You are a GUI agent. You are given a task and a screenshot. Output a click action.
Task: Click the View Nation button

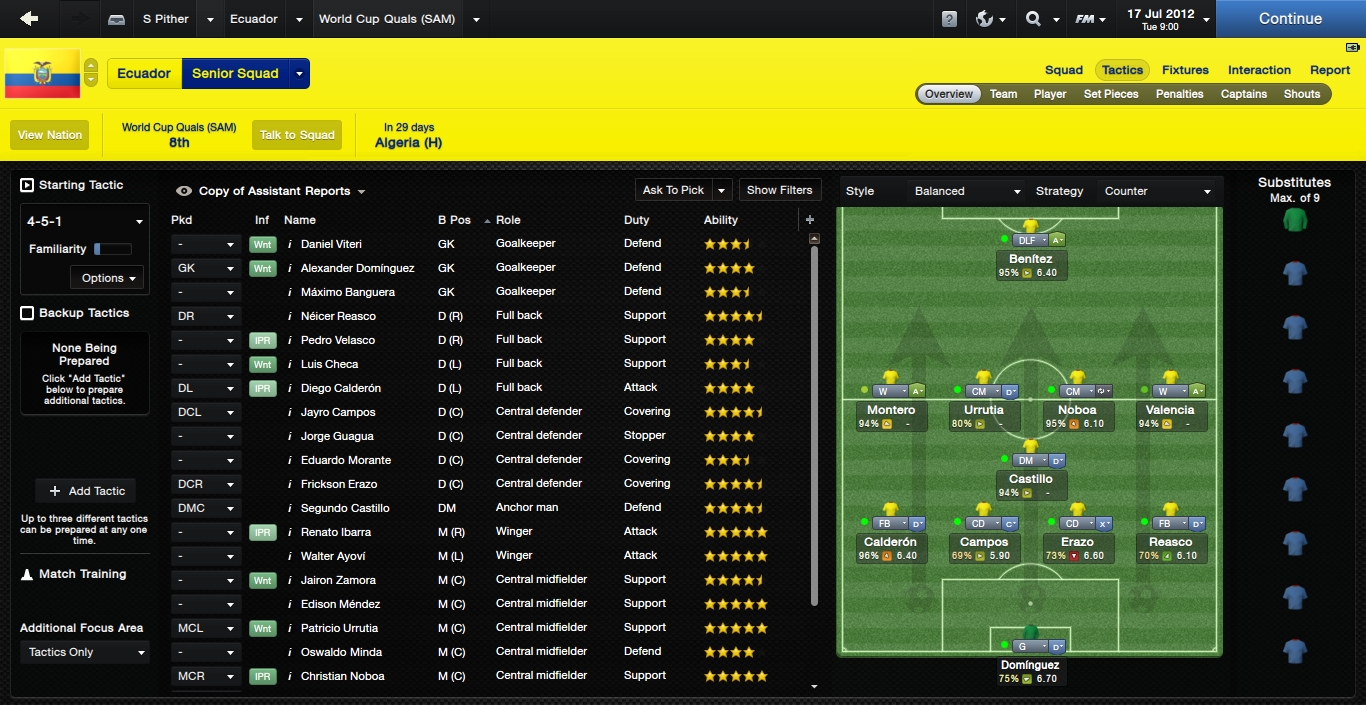click(x=50, y=135)
